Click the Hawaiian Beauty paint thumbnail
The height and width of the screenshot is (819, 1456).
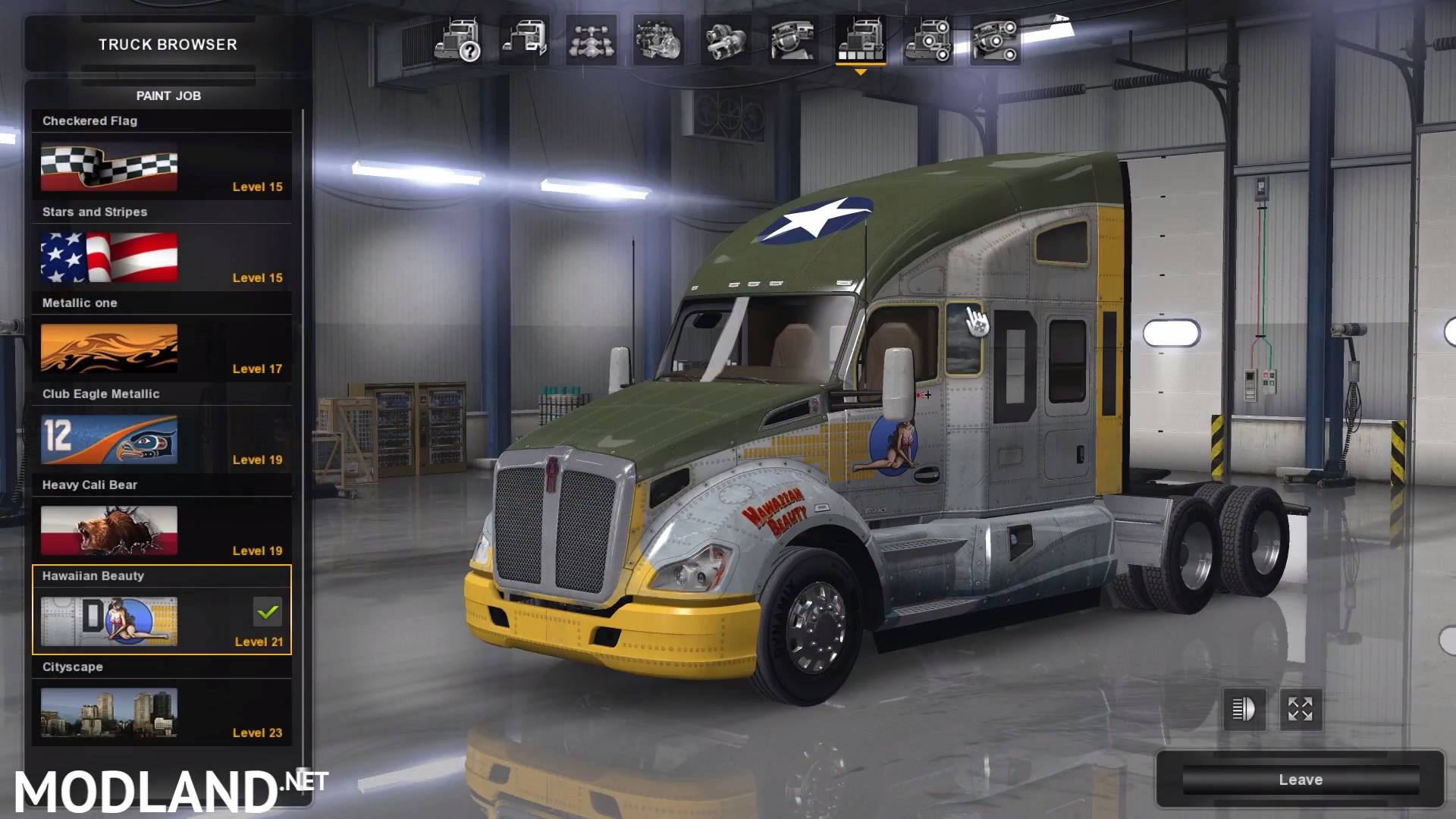108,620
